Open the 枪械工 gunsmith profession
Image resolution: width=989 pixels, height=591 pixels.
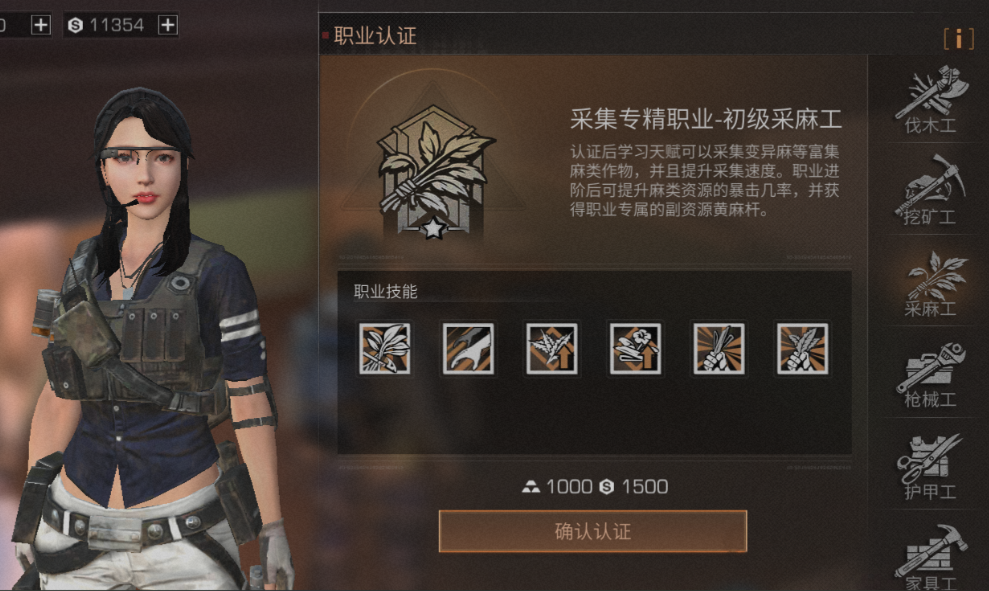coord(930,375)
